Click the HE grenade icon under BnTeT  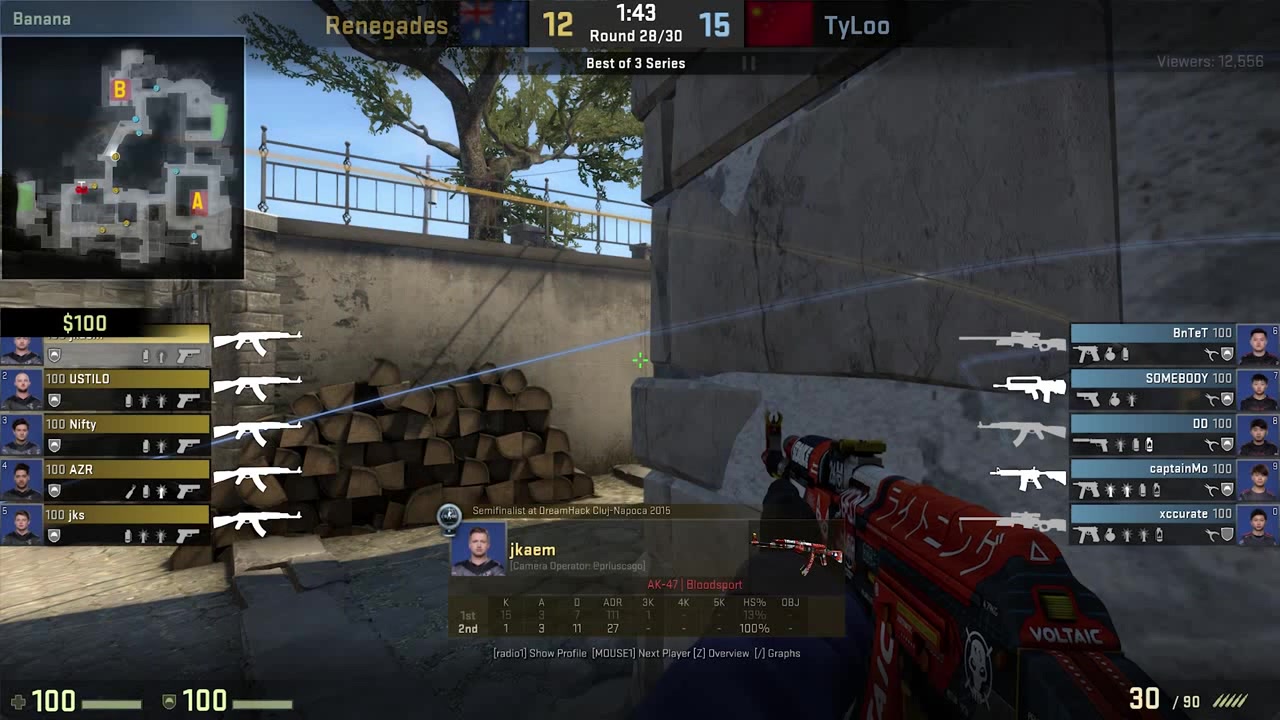pos(1109,353)
